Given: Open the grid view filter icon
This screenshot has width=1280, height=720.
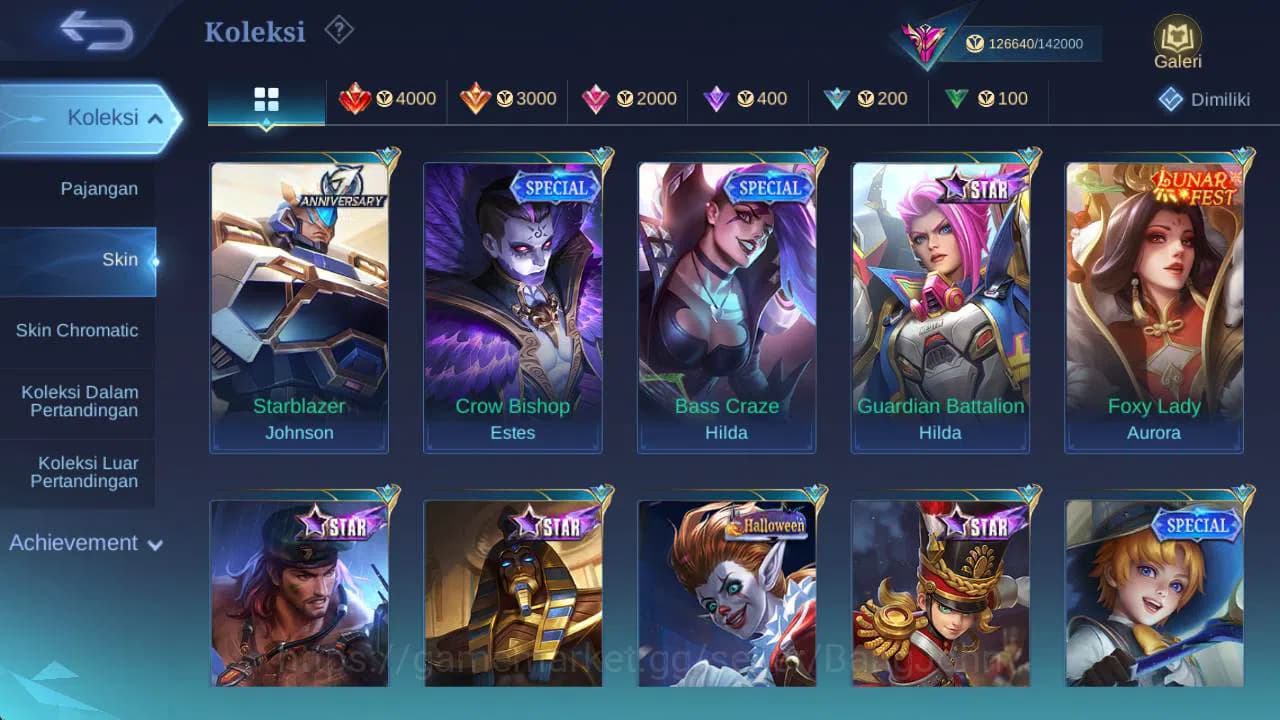Looking at the screenshot, I should tap(266, 99).
